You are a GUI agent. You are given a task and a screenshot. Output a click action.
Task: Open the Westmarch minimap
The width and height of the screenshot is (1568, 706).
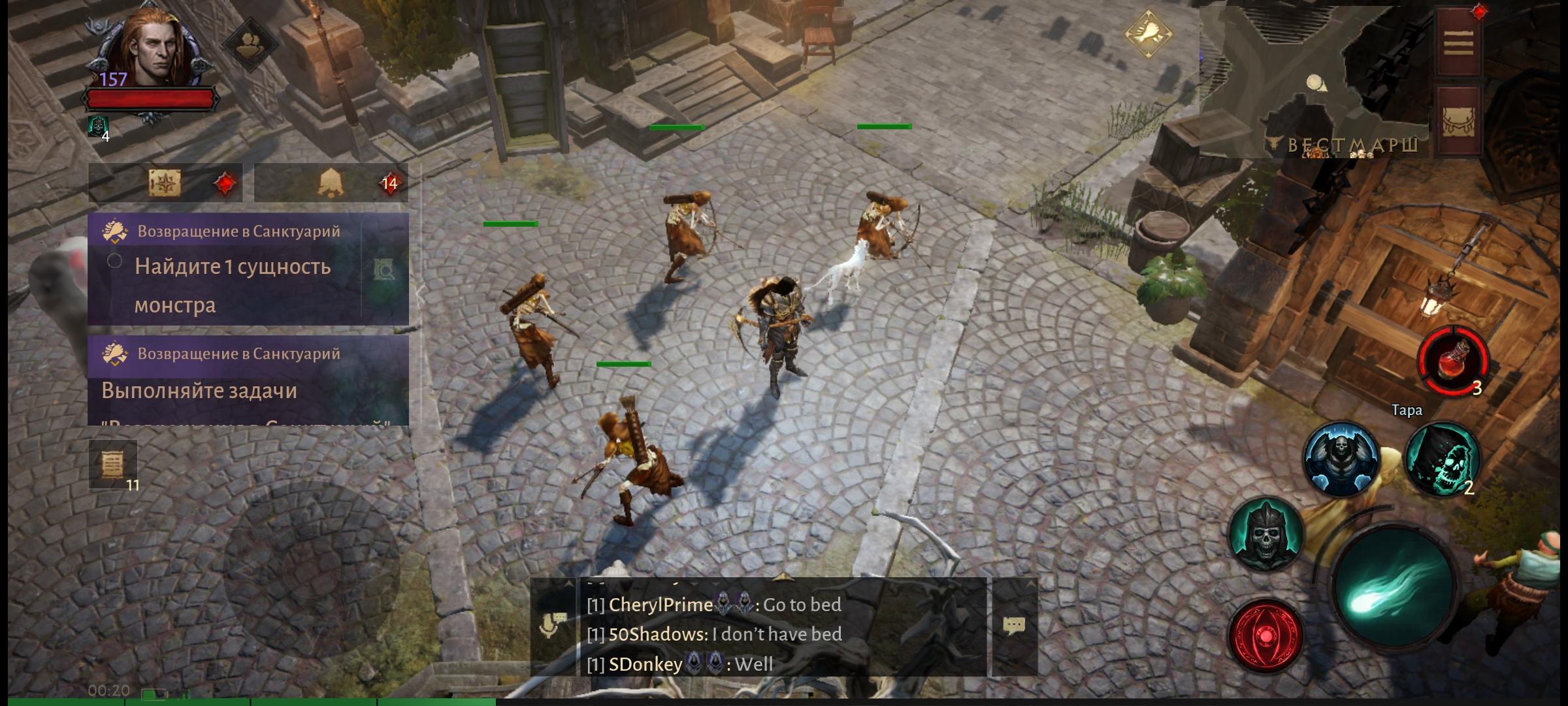tap(1315, 83)
